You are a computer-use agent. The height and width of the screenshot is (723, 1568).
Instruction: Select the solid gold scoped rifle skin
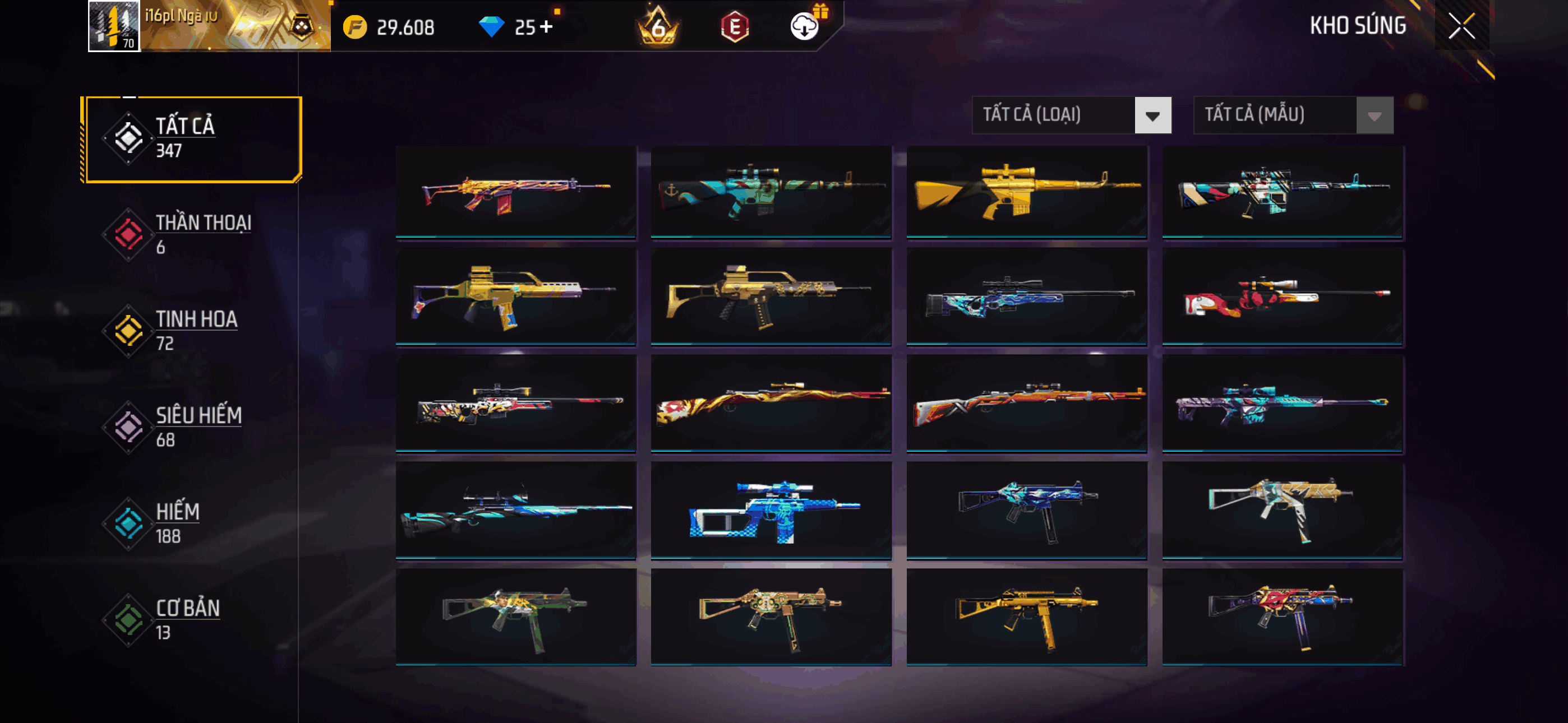(1026, 191)
